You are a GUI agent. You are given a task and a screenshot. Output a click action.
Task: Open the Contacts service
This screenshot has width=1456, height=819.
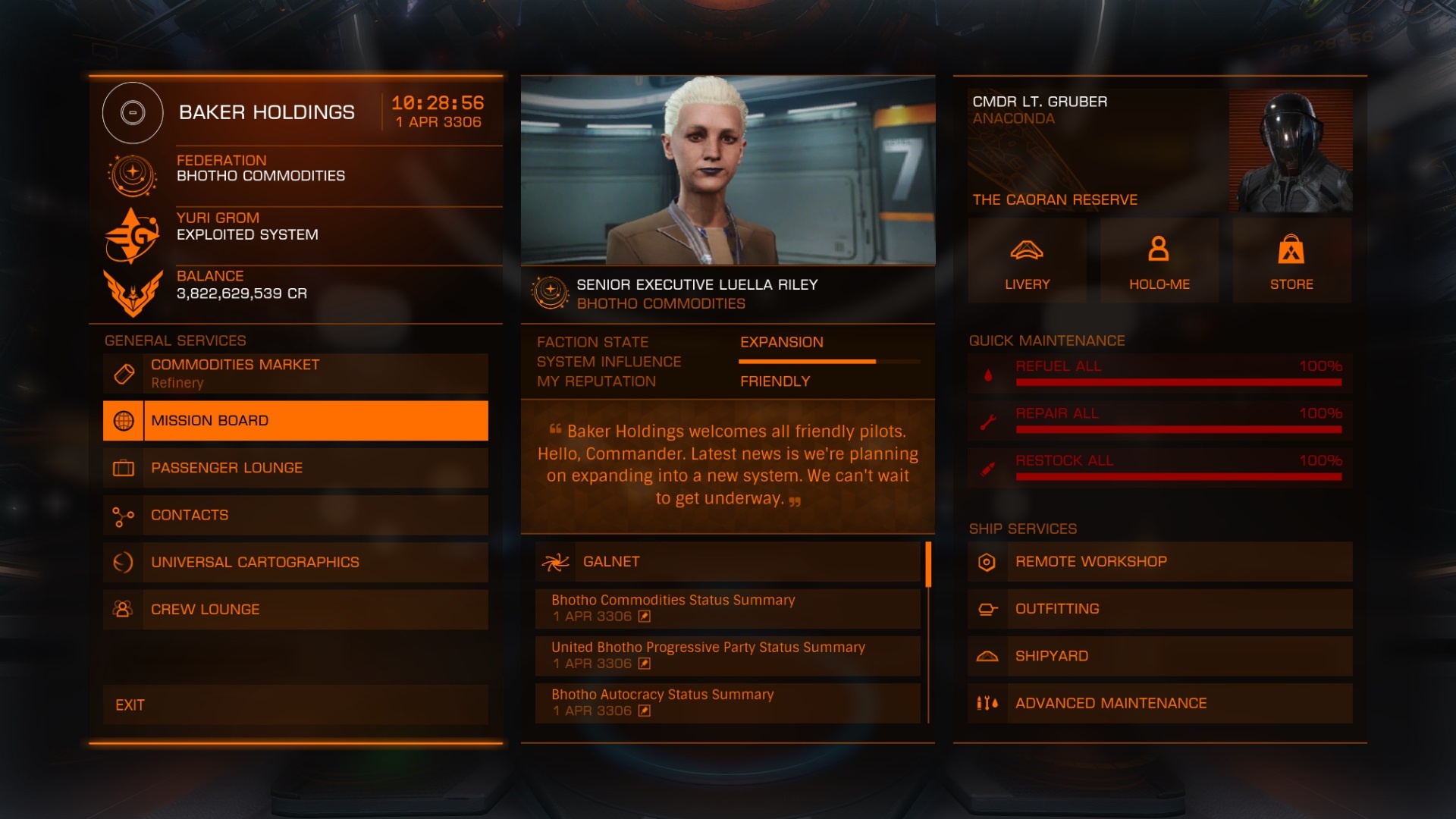coord(296,515)
